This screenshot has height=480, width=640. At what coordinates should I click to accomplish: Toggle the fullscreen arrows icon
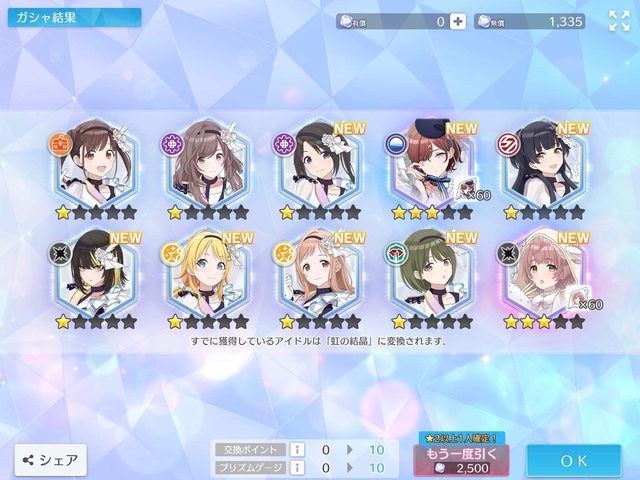tap(619, 20)
